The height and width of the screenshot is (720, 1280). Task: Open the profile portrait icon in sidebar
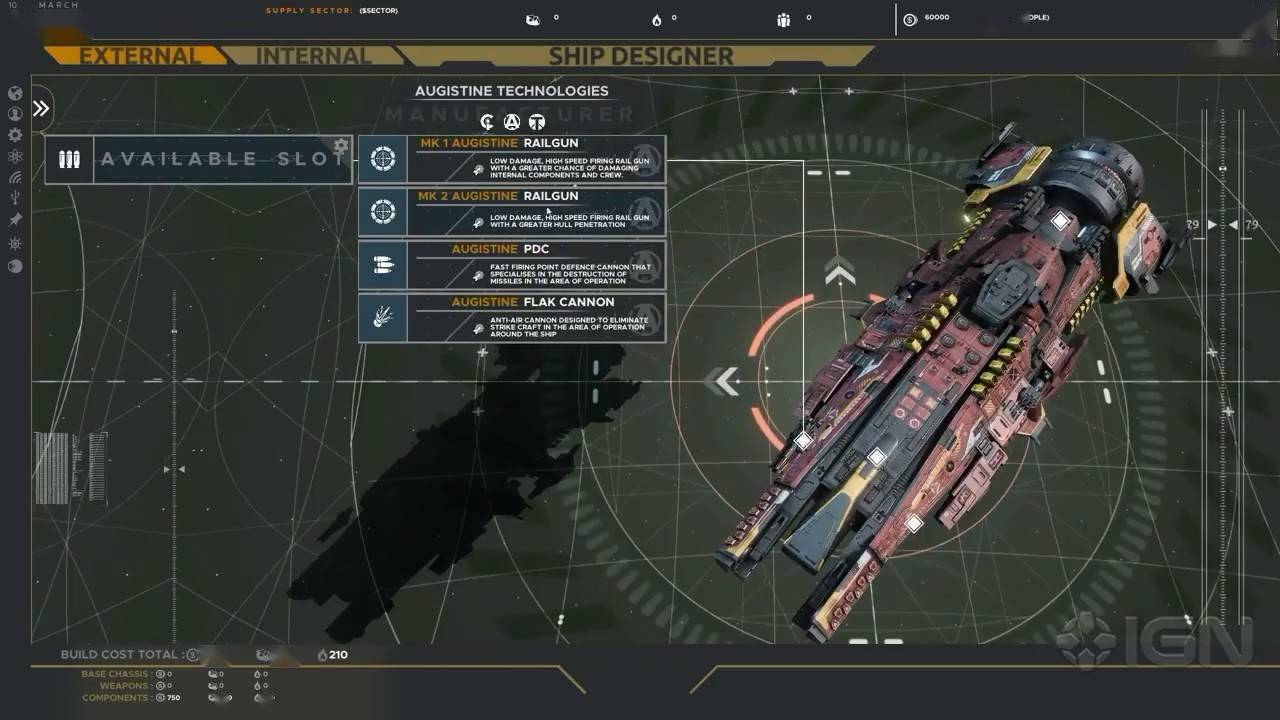tap(15, 114)
